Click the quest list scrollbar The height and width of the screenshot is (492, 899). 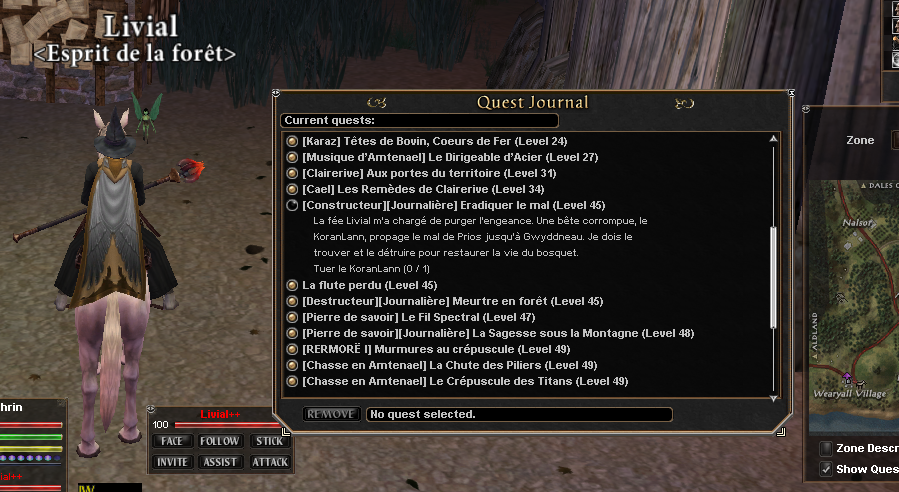[772, 276]
